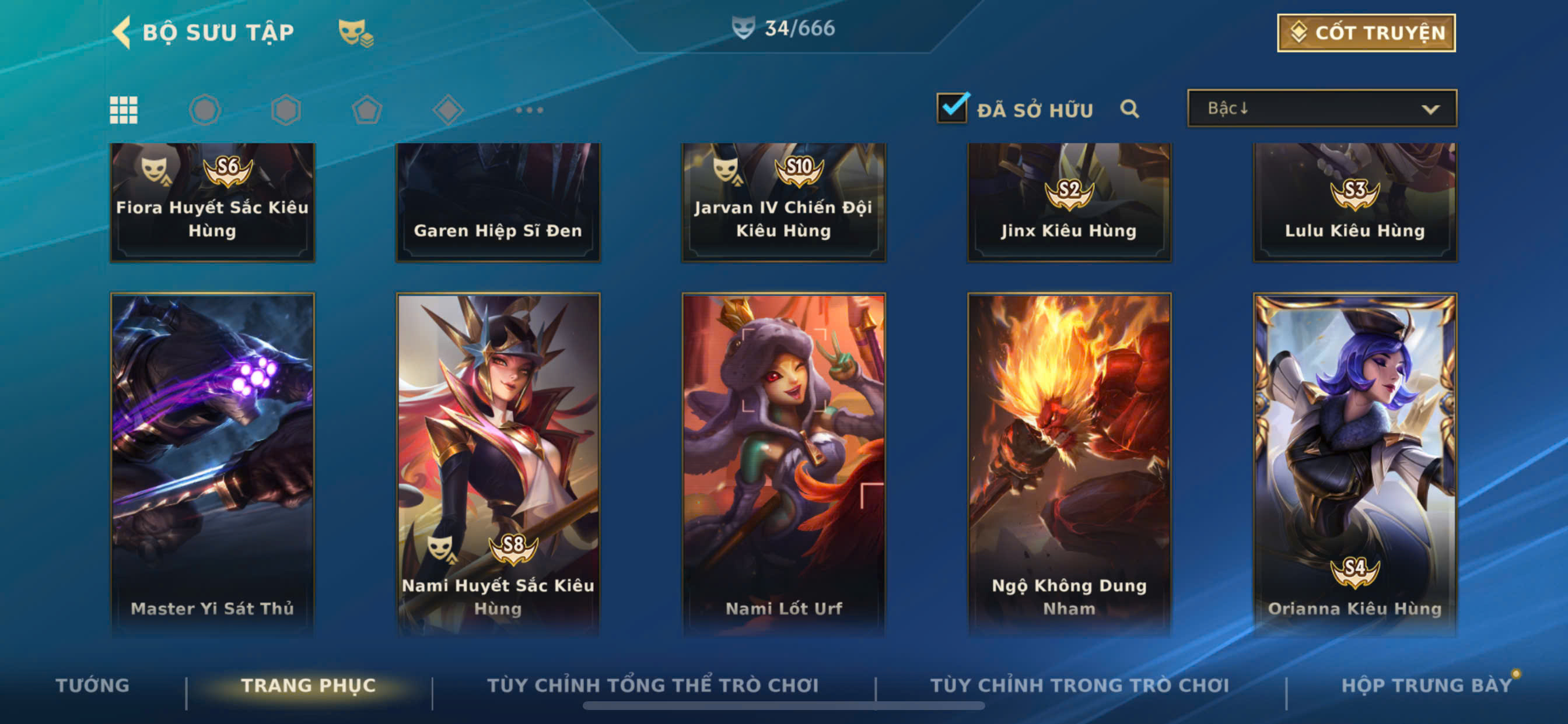Screen dimensions: 1568x724
Task: Toggle the Đã Sở Hữu checkbox
Action: click(x=951, y=108)
